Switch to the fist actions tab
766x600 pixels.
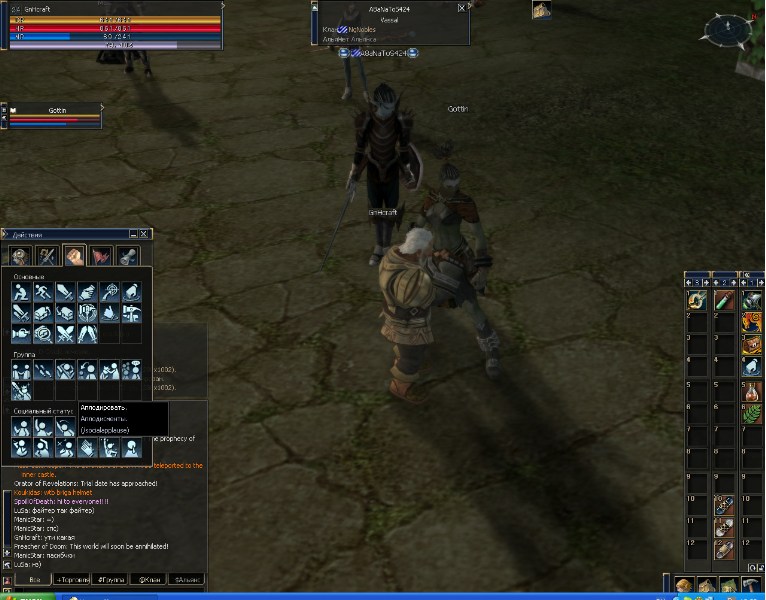74,256
